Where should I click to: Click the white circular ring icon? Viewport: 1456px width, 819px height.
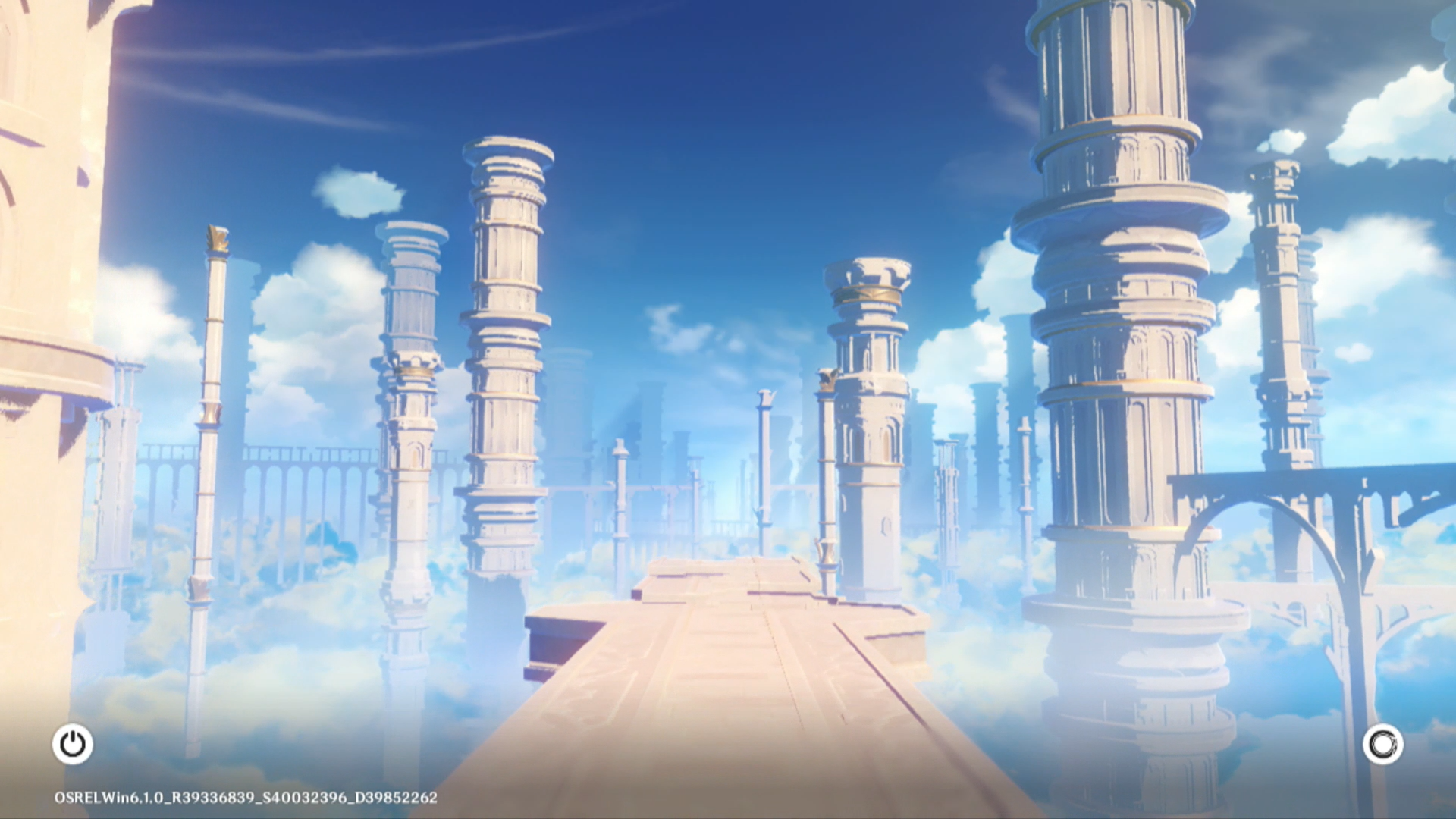[x=1382, y=744]
